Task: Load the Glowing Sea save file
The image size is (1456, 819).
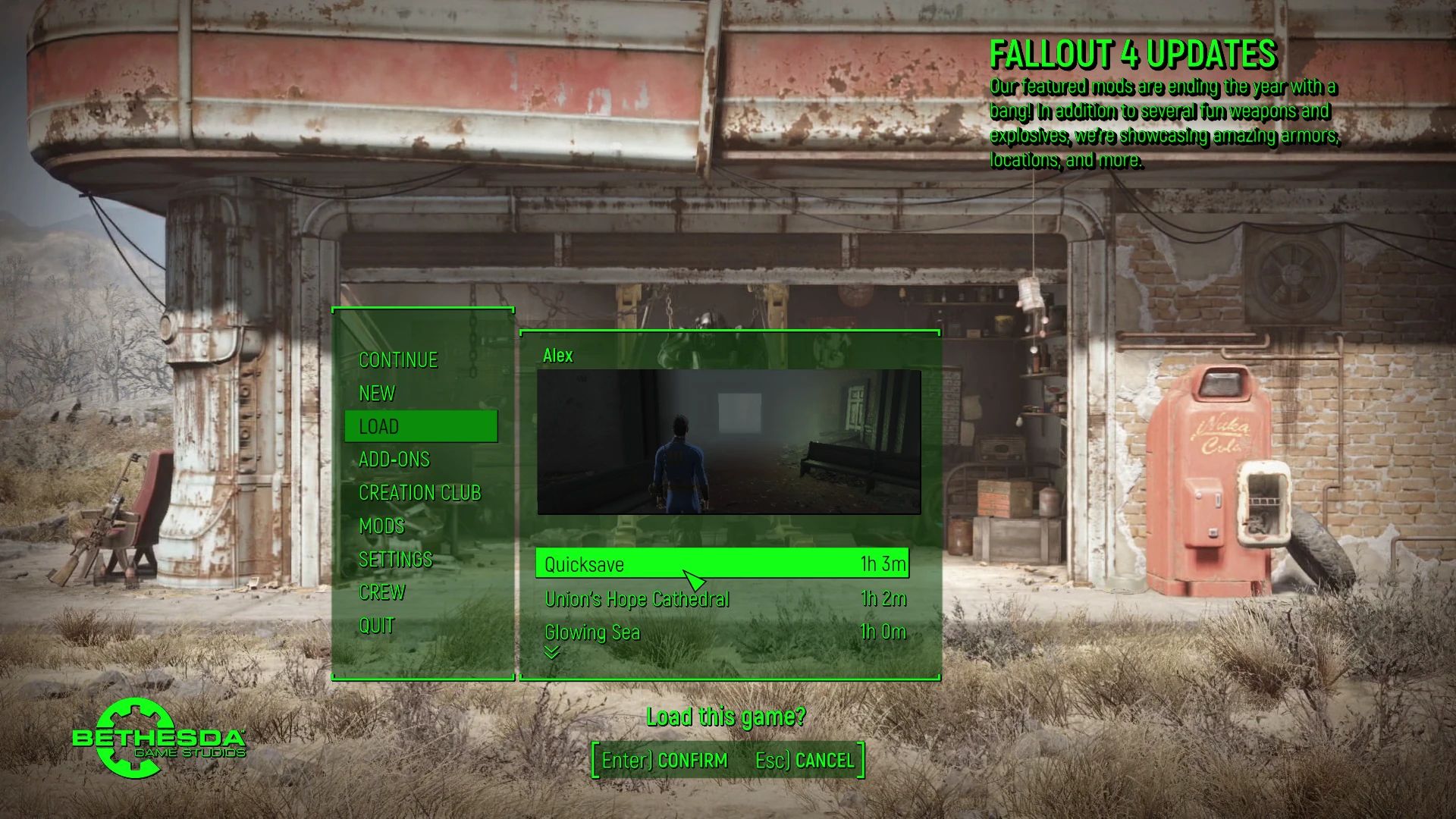Action: [x=591, y=632]
